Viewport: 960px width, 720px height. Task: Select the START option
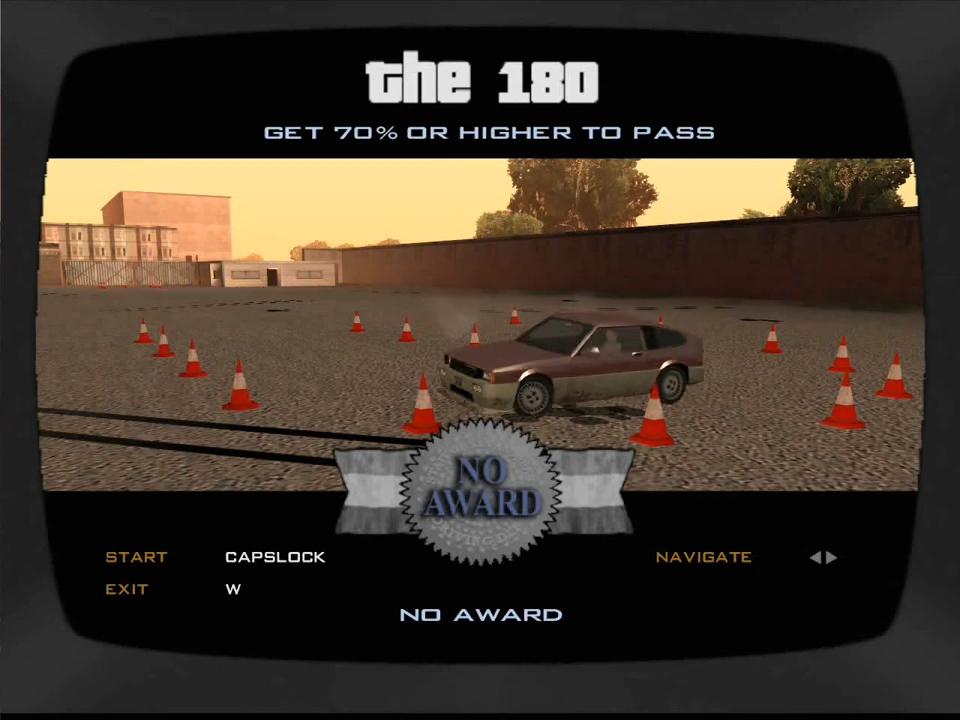coord(136,557)
